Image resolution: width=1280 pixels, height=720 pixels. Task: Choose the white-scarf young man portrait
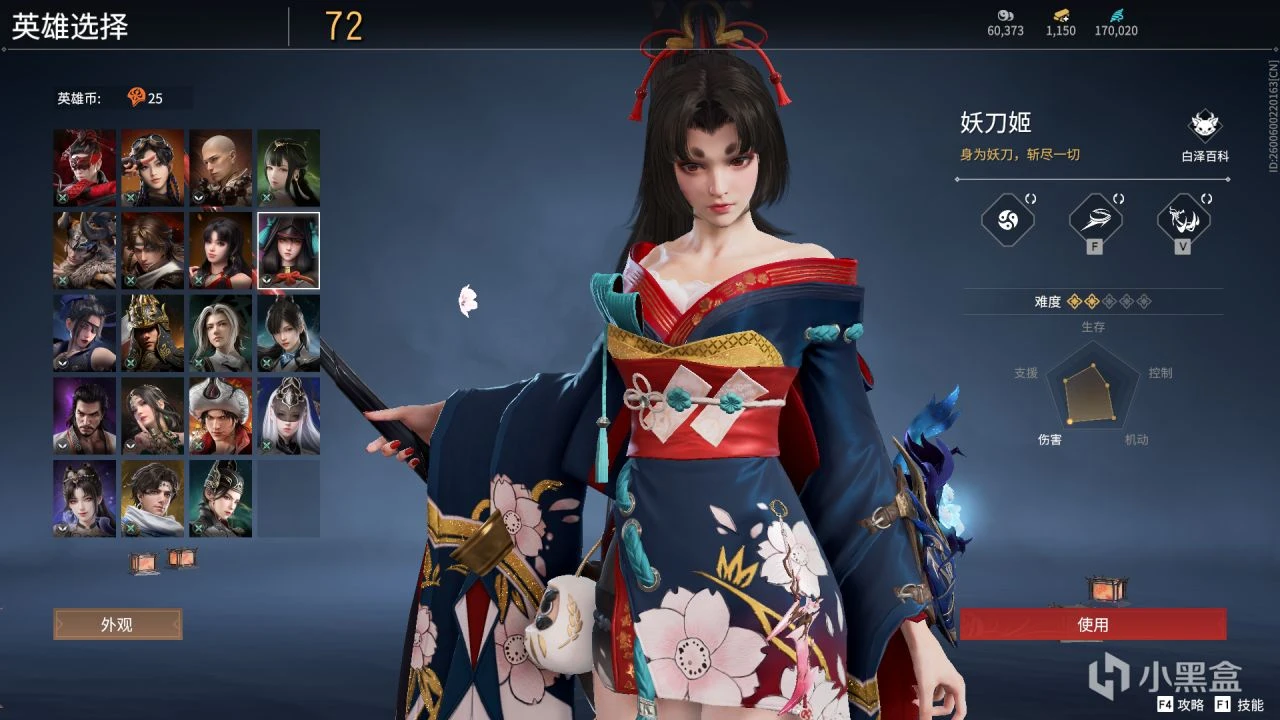pos(153,498)
